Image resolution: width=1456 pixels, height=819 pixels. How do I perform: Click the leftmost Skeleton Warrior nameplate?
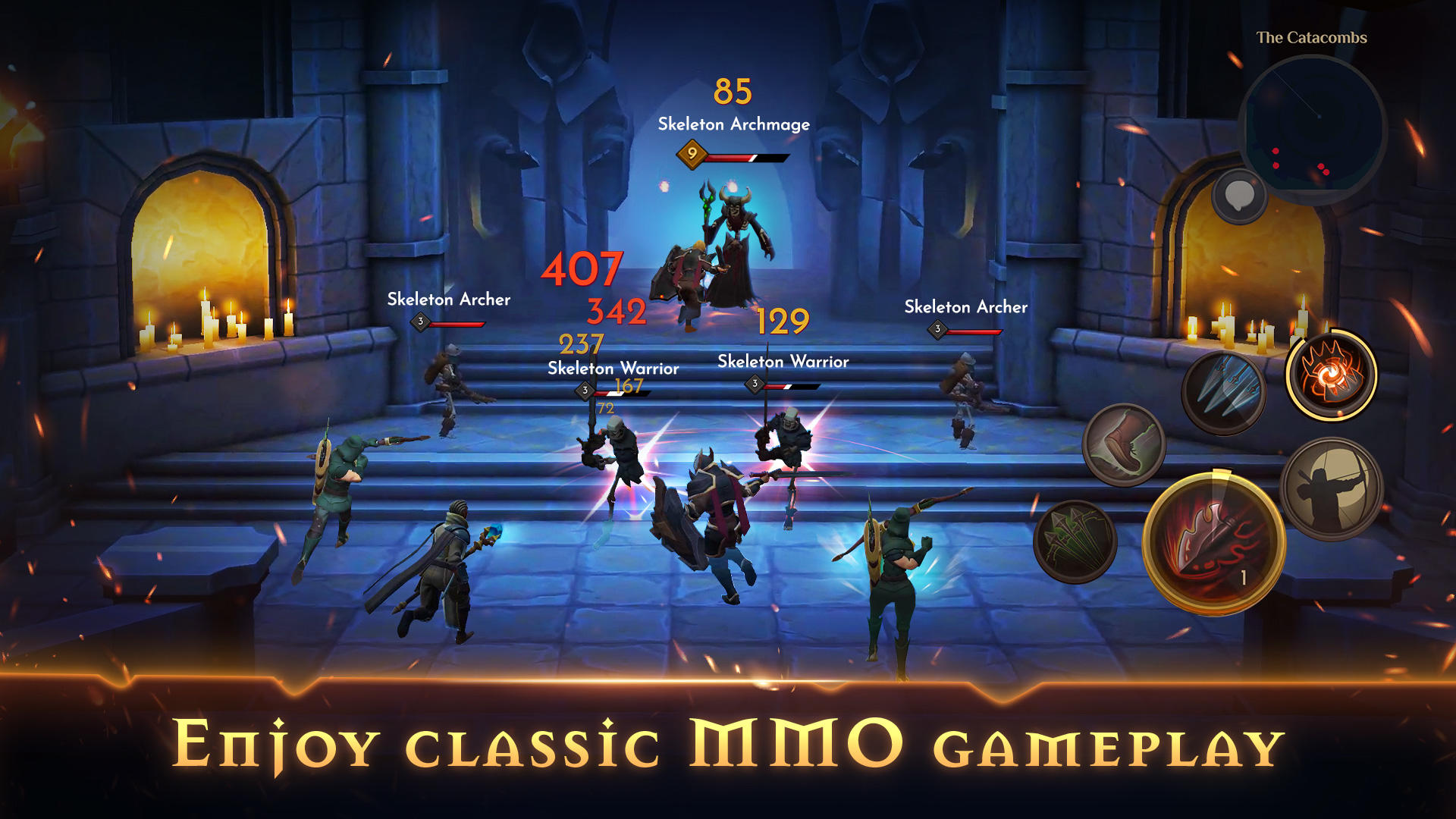(x=613, y=368)
